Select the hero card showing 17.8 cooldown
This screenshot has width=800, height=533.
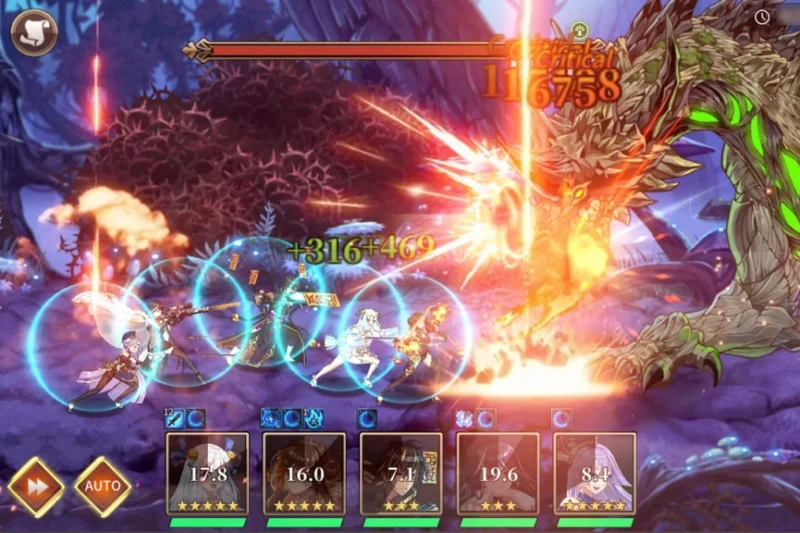pyautogui.click(x=207, y=473)
